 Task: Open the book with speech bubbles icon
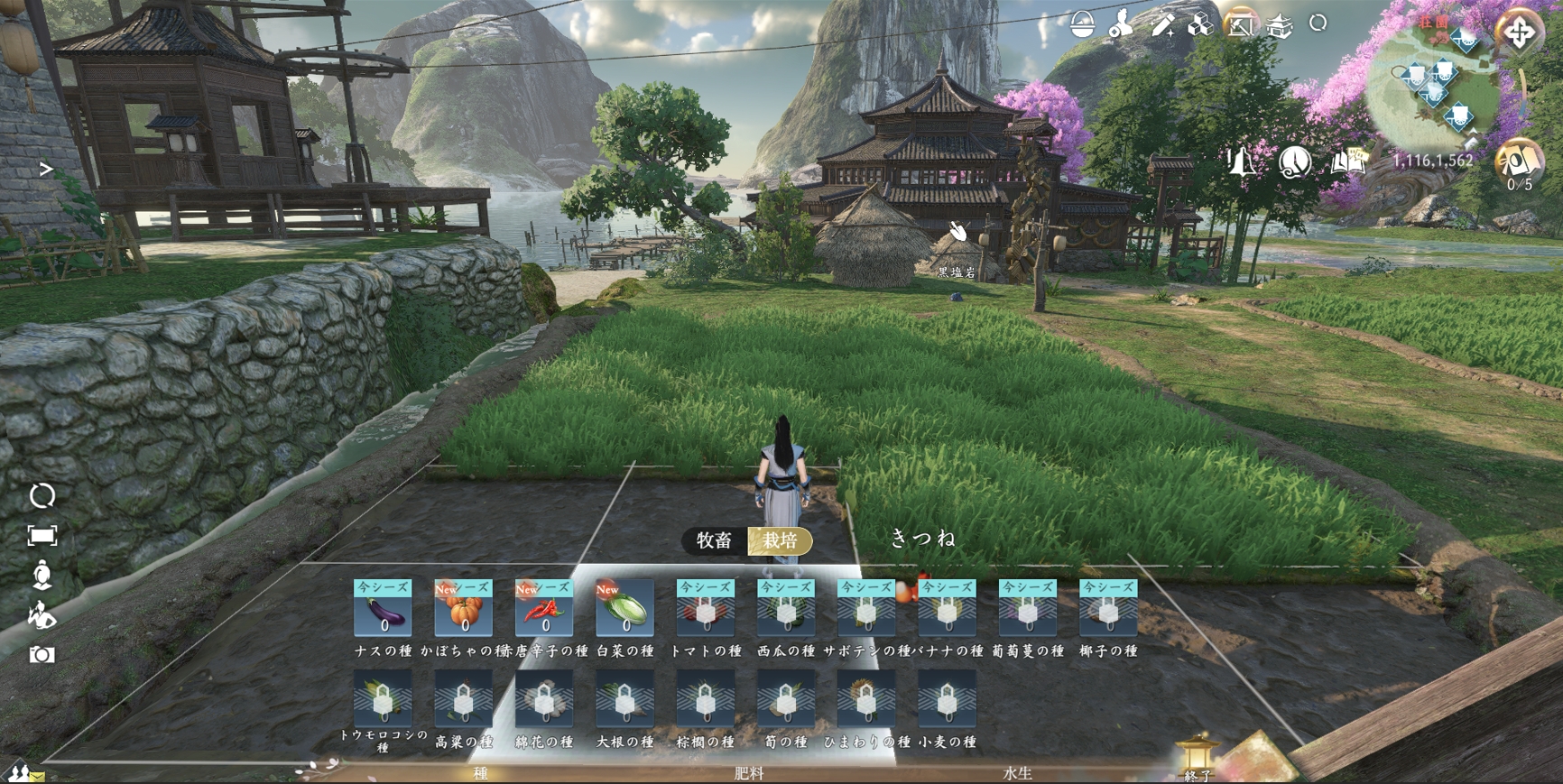[x=1348, y=162]
